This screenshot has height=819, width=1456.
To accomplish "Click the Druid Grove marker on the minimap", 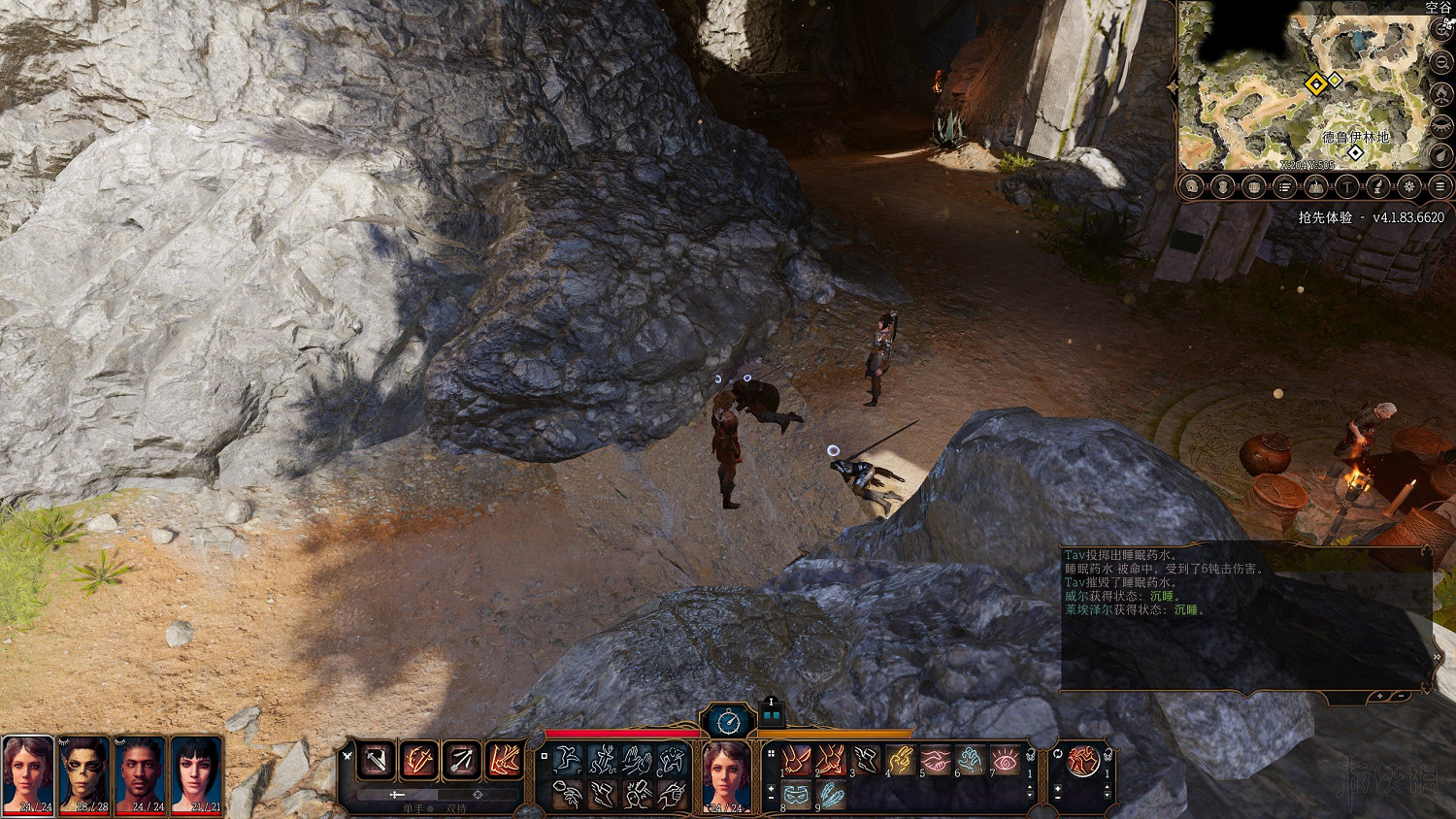I will point(1356,152).
